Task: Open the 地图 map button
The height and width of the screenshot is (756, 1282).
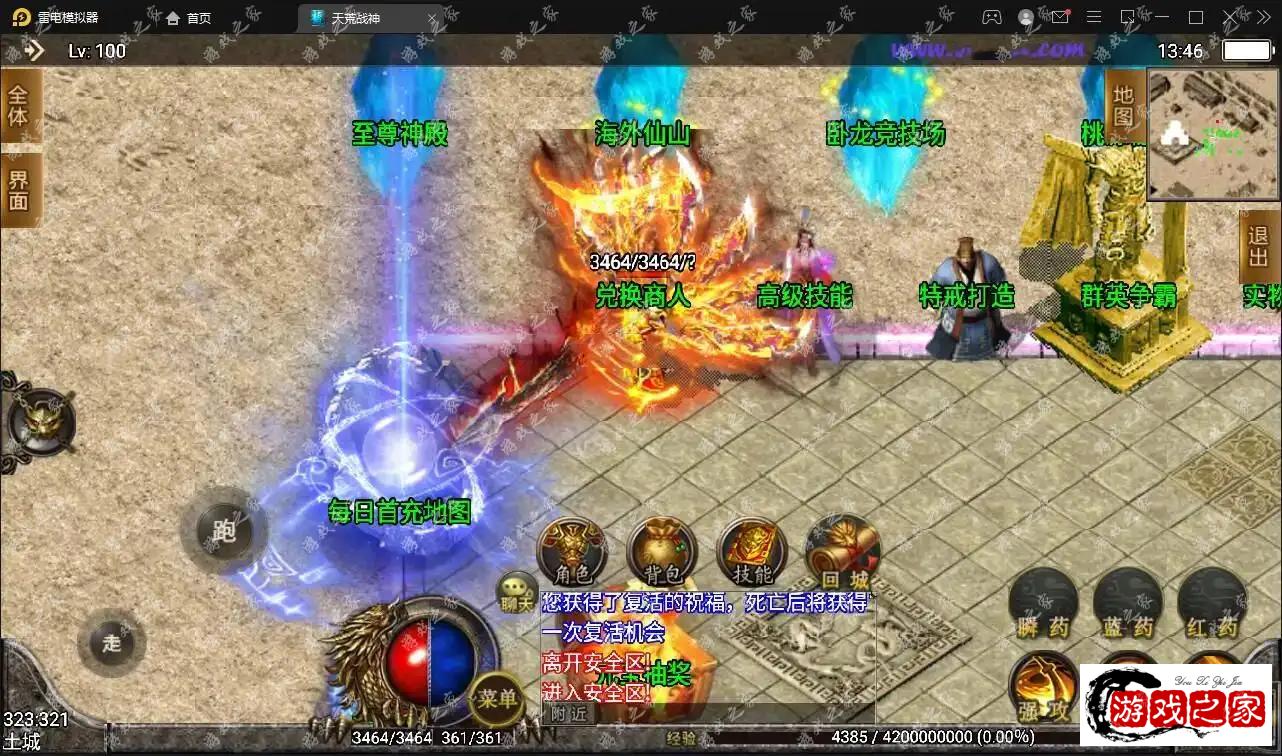Action: pos(1124,105)
